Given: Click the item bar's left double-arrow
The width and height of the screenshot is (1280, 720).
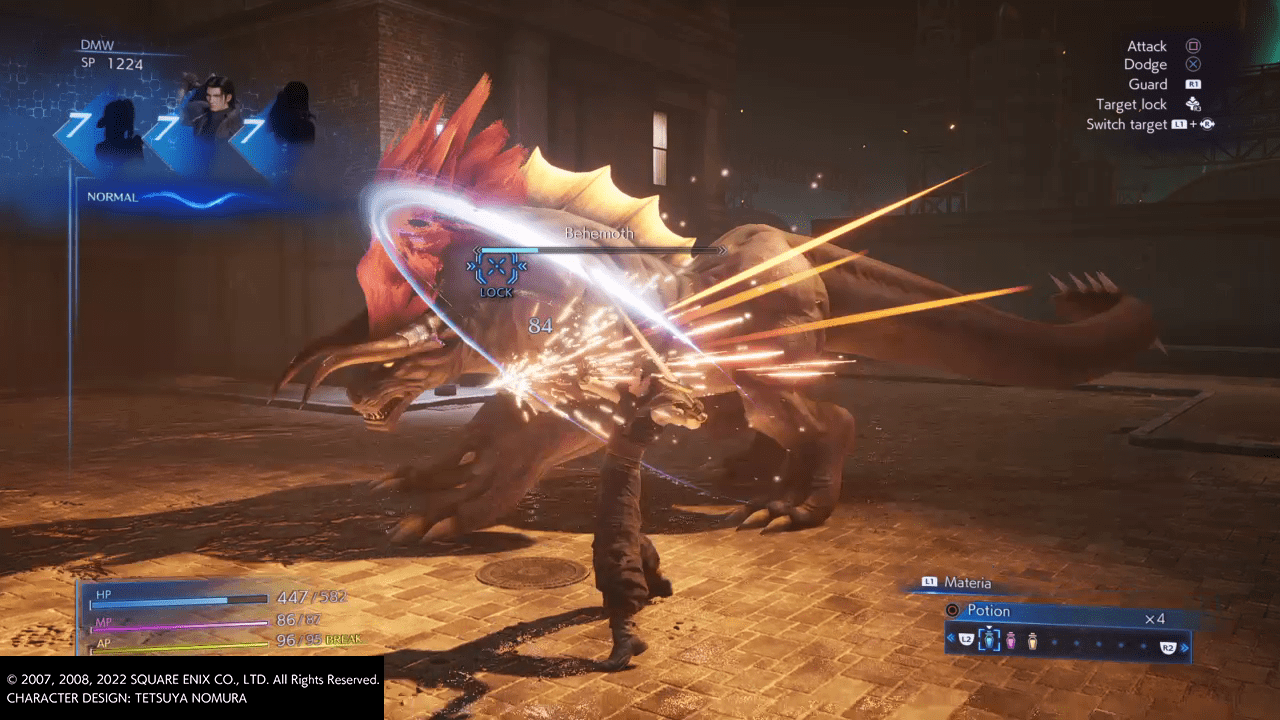Looking at the screenshot, I should (x=950, y=638).
